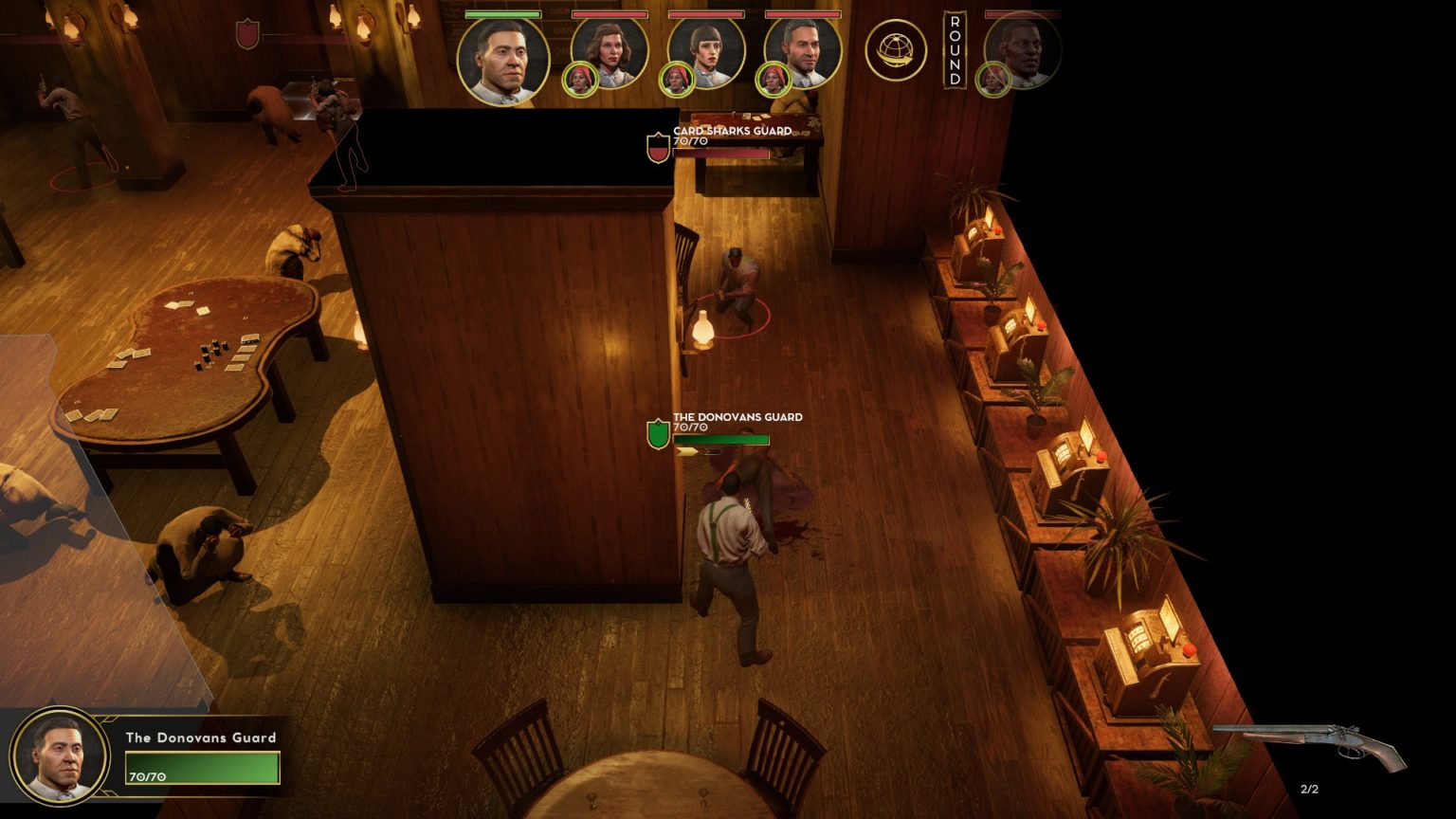Open The Donovans Guard character portrait
This screenshot has height=819, width=1456.
pos(59,756)
